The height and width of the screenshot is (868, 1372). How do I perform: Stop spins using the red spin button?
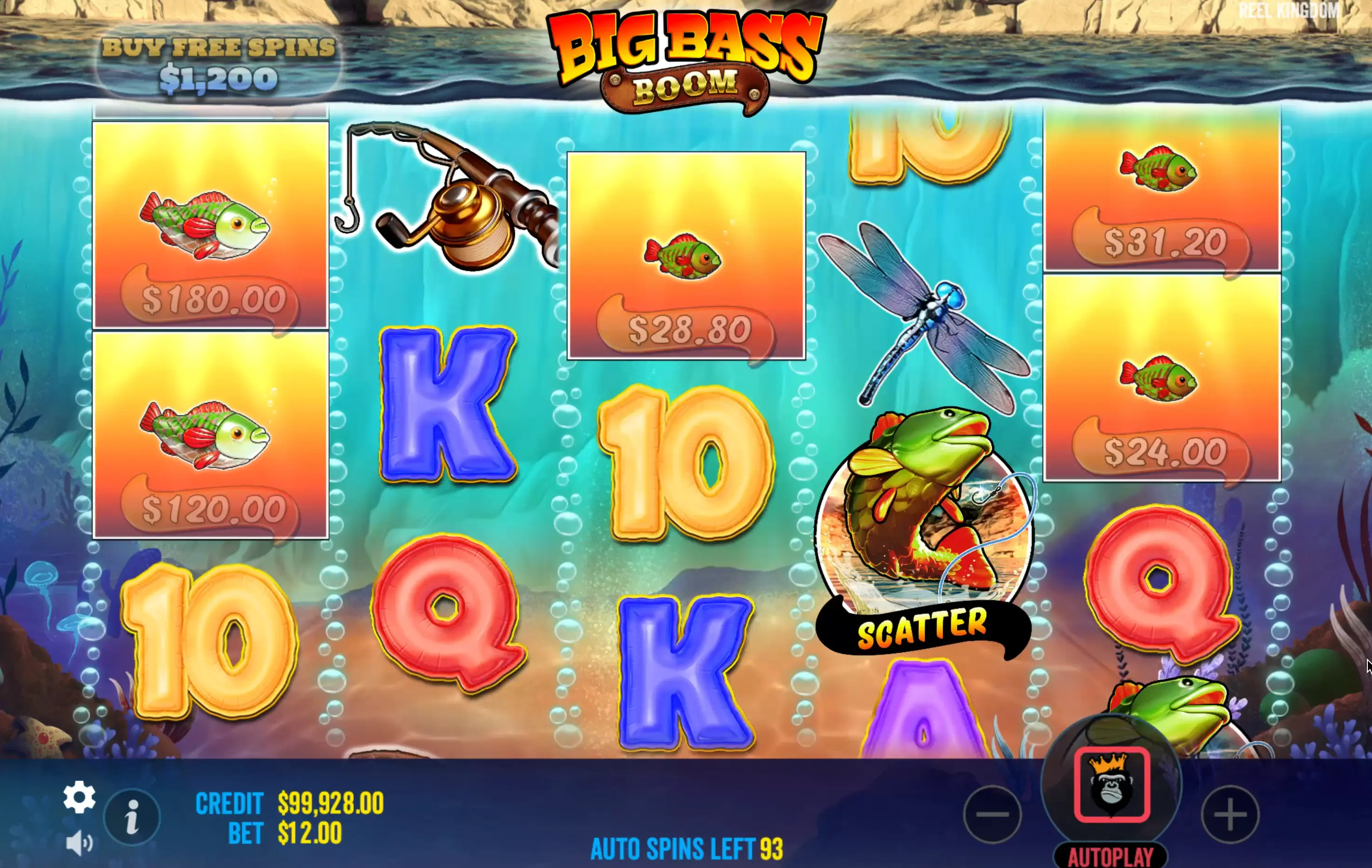click(x=1111, y=784)
